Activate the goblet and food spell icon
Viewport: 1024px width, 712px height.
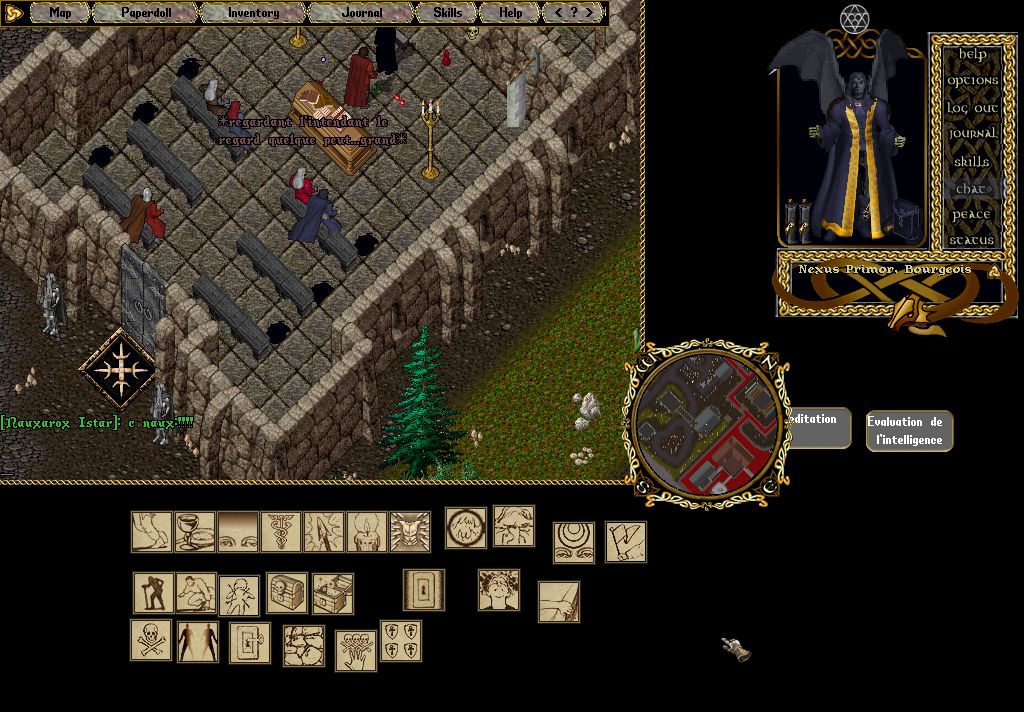[195, 532]
